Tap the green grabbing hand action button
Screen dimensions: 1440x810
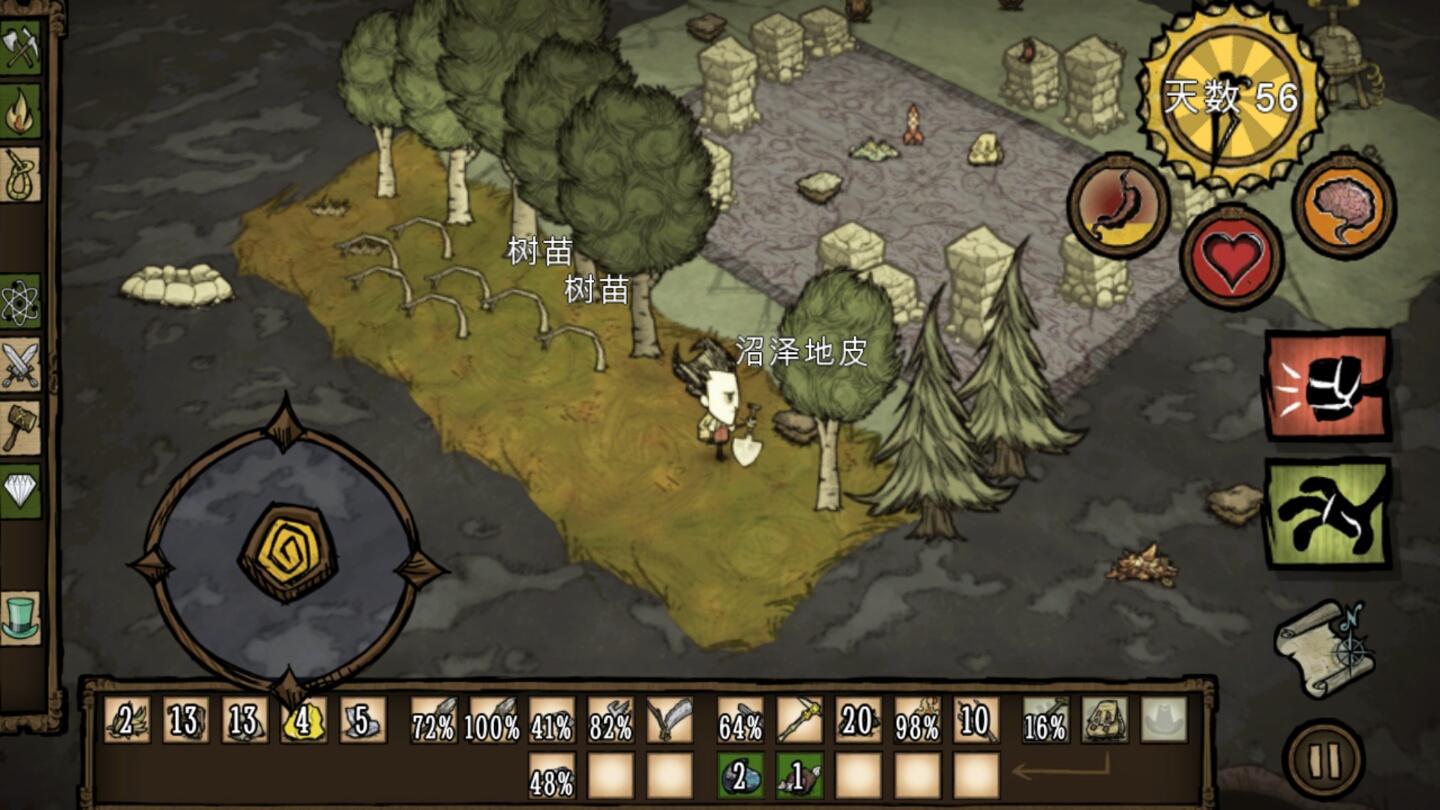pos(1328,513)
